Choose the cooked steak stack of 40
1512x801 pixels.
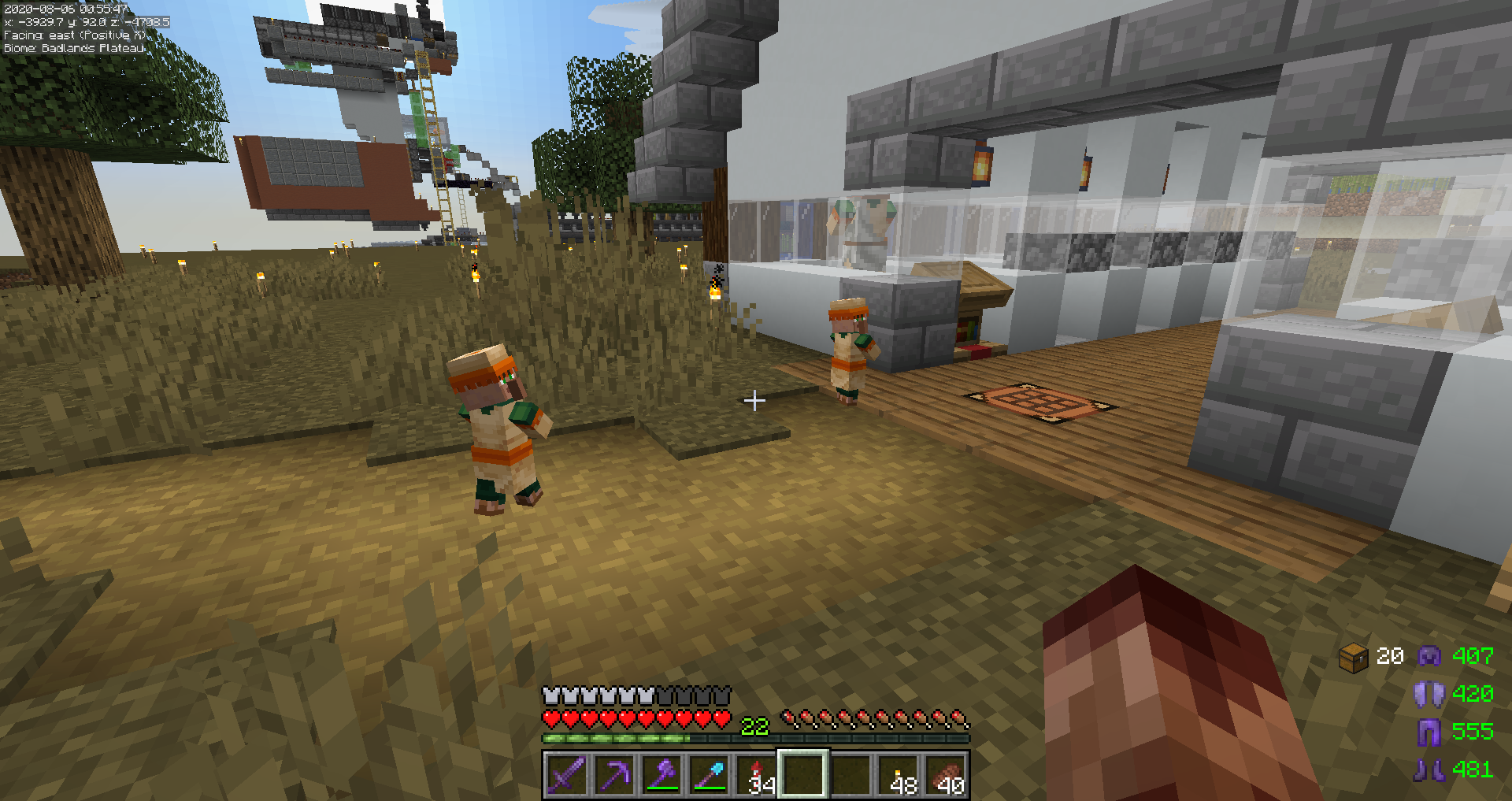[946, 774]
